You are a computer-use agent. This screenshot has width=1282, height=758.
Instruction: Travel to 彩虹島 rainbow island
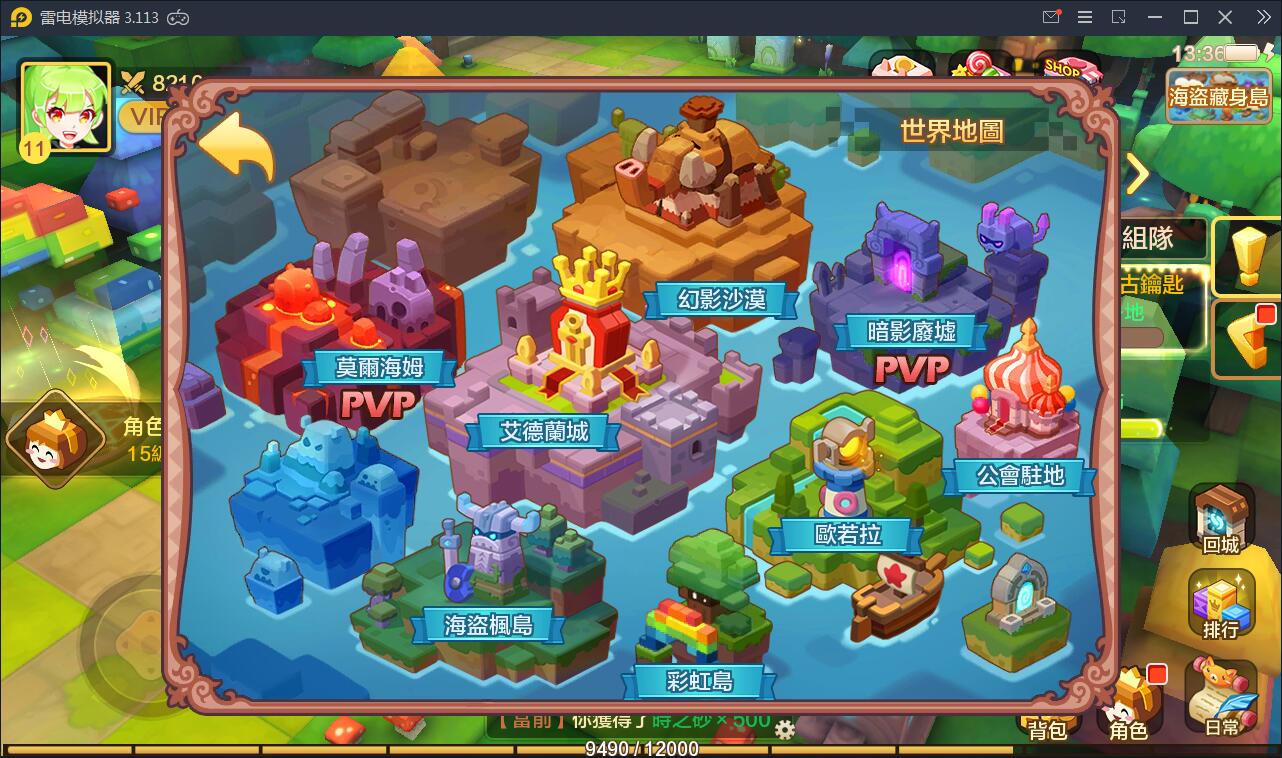[698, 680]
